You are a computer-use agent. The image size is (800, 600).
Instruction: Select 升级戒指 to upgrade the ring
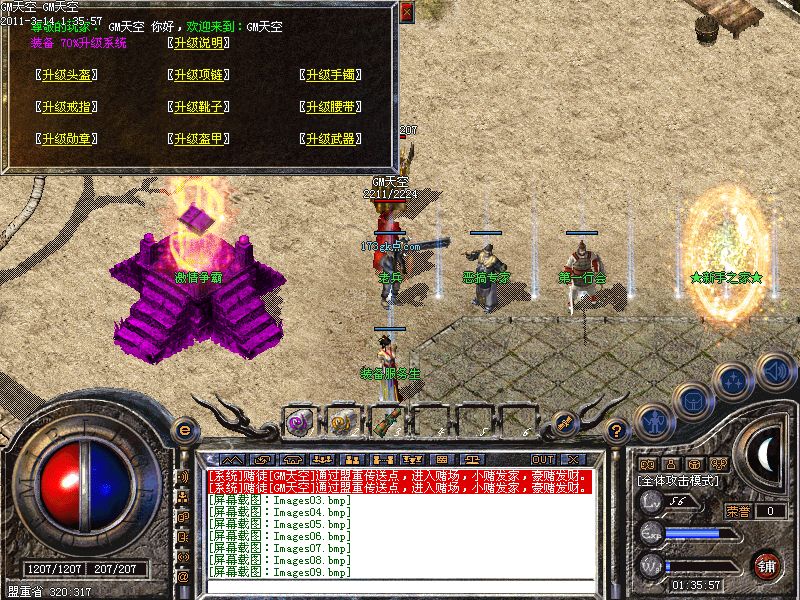68,107
